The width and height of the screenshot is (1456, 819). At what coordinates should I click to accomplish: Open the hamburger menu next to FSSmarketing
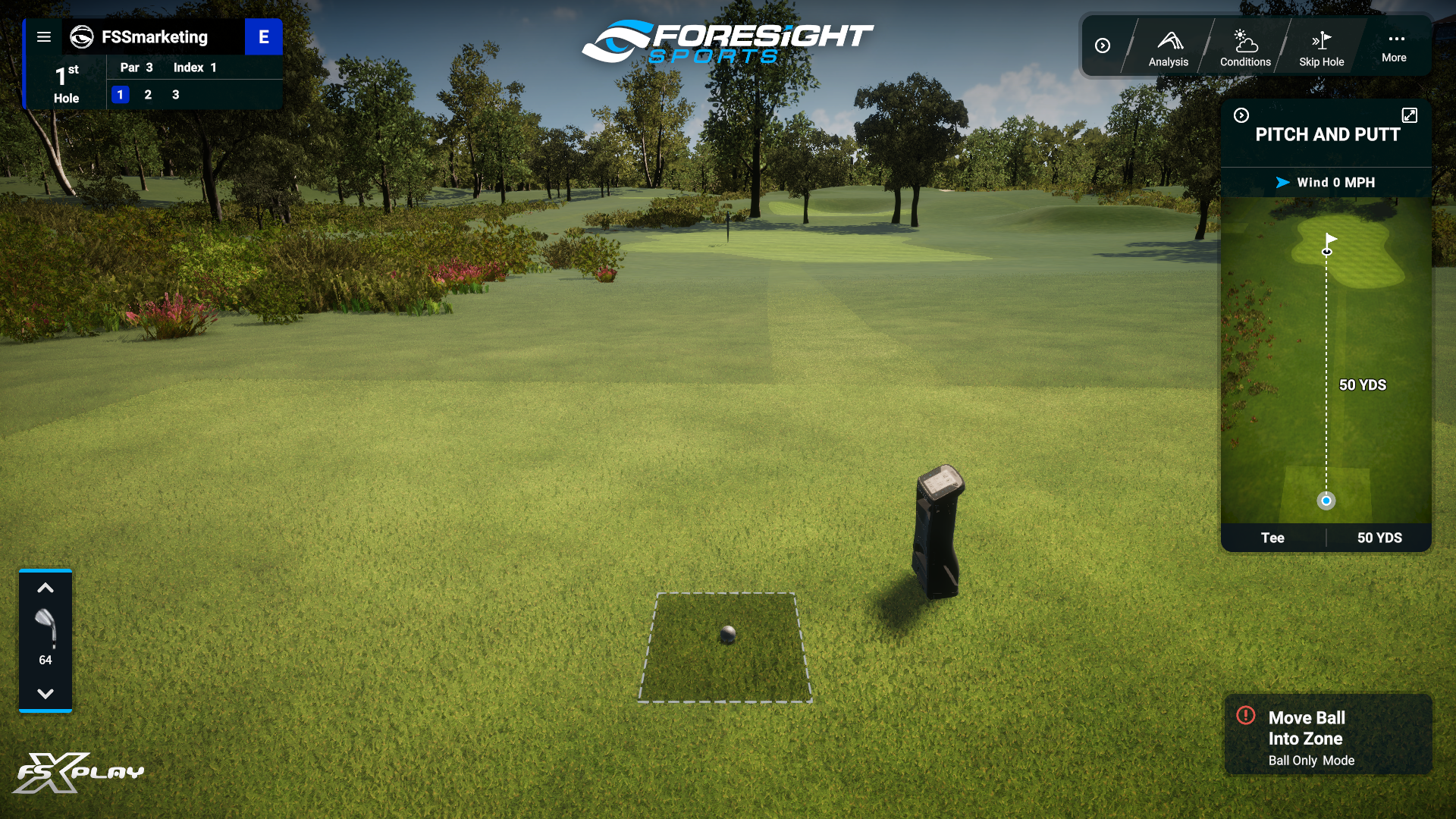pyautogui.click(x=45, y=36)
